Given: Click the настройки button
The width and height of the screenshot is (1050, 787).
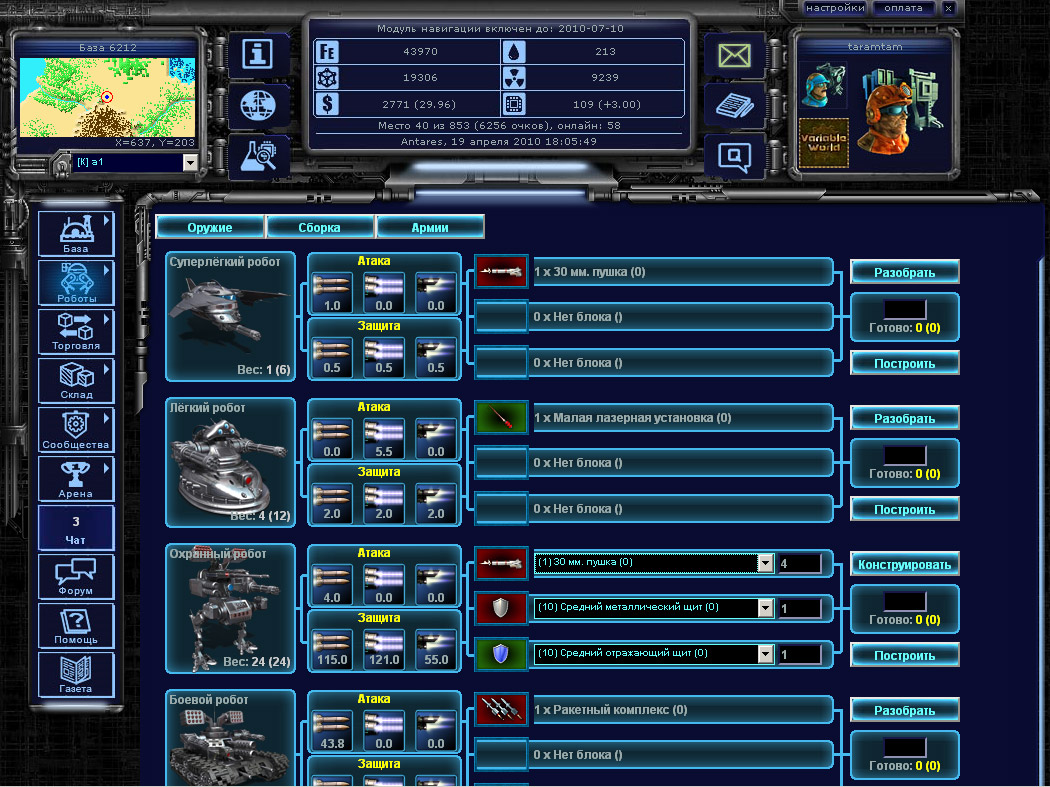Looking at the screenshot, I should [835, 8].
